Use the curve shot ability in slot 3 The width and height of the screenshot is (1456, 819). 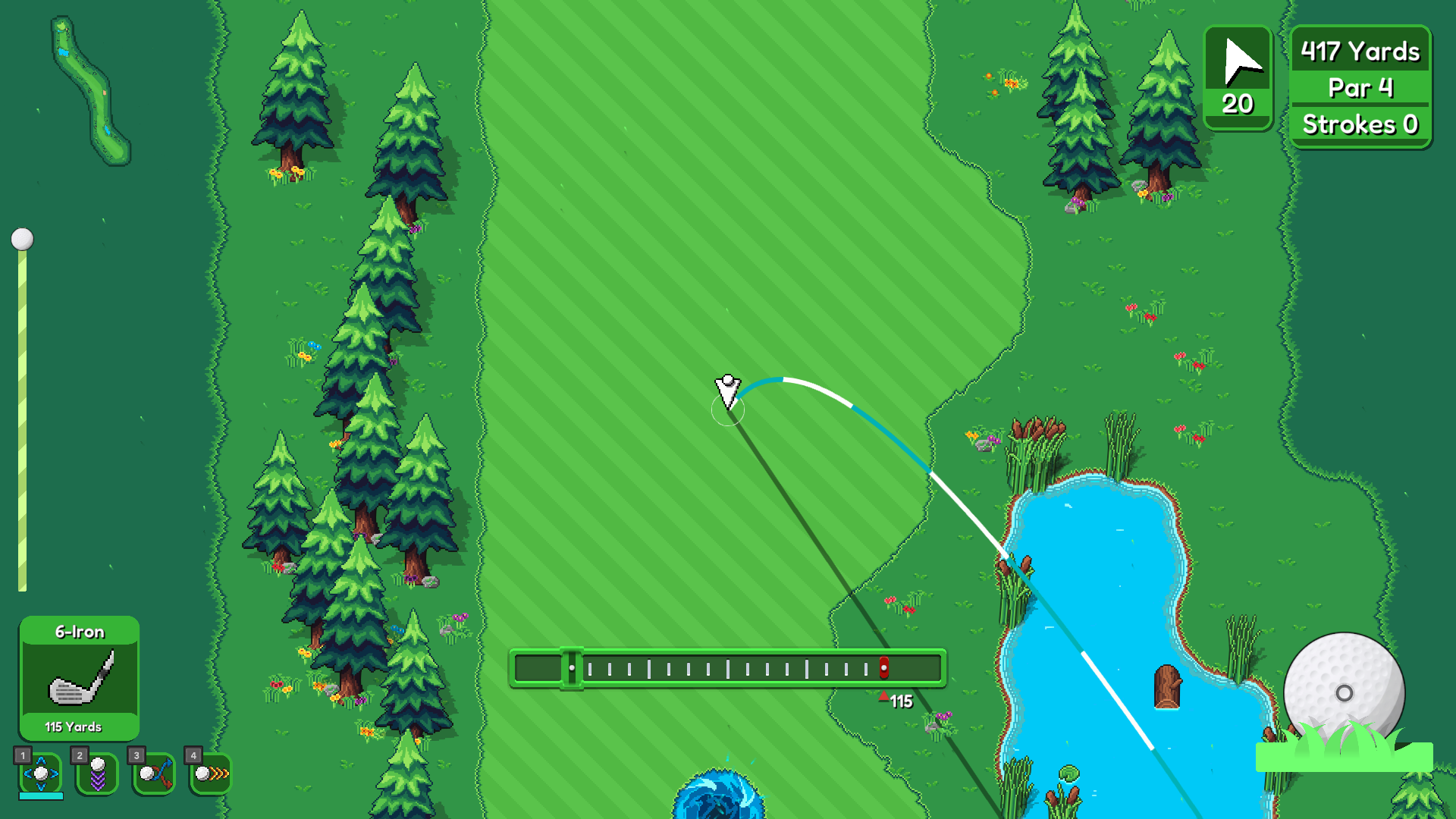(155, 773)
